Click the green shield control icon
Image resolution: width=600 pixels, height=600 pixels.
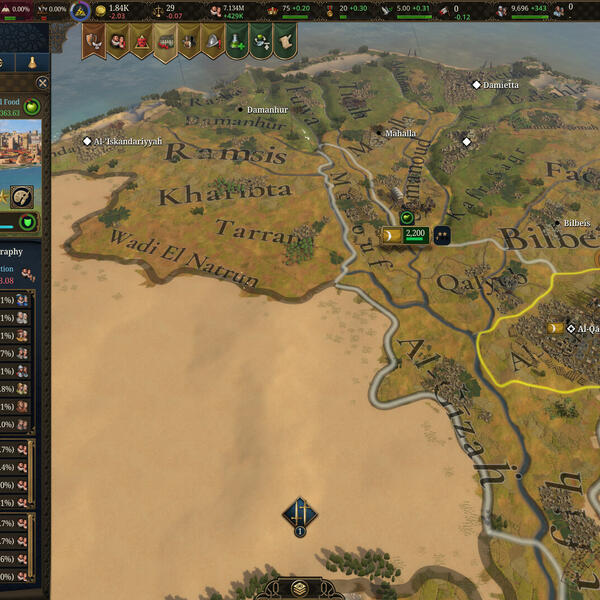(28, 222)
